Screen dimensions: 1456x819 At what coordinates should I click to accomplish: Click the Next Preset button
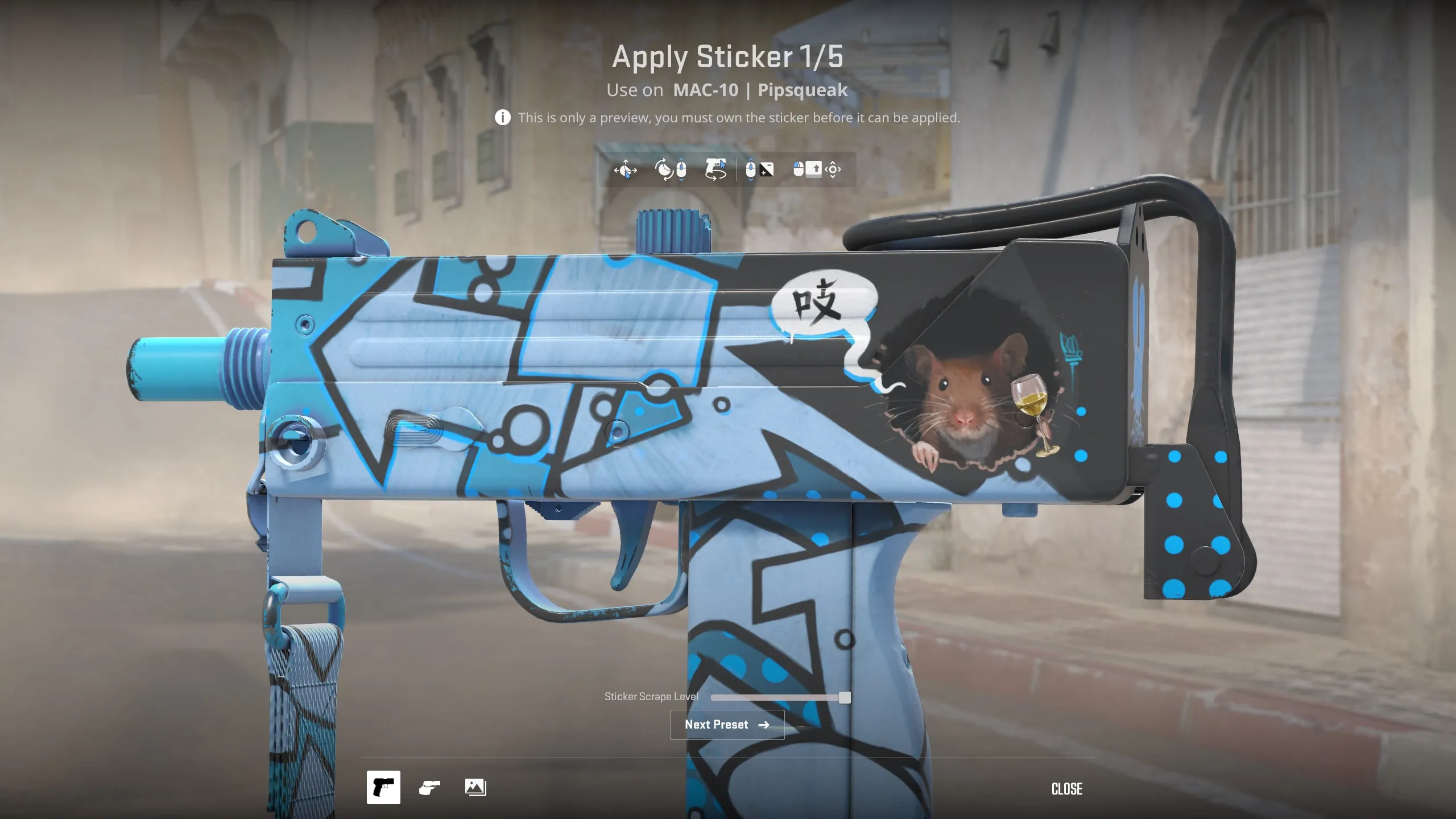(x=727, y=725)
